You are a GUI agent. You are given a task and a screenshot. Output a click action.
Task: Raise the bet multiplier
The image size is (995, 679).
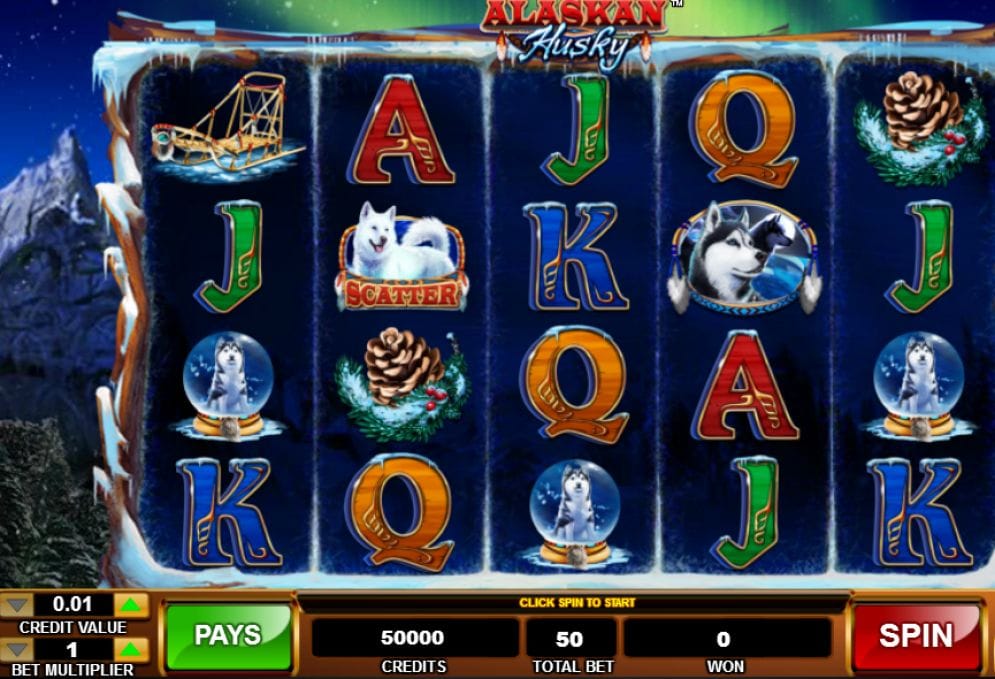[x=132, y=649]
